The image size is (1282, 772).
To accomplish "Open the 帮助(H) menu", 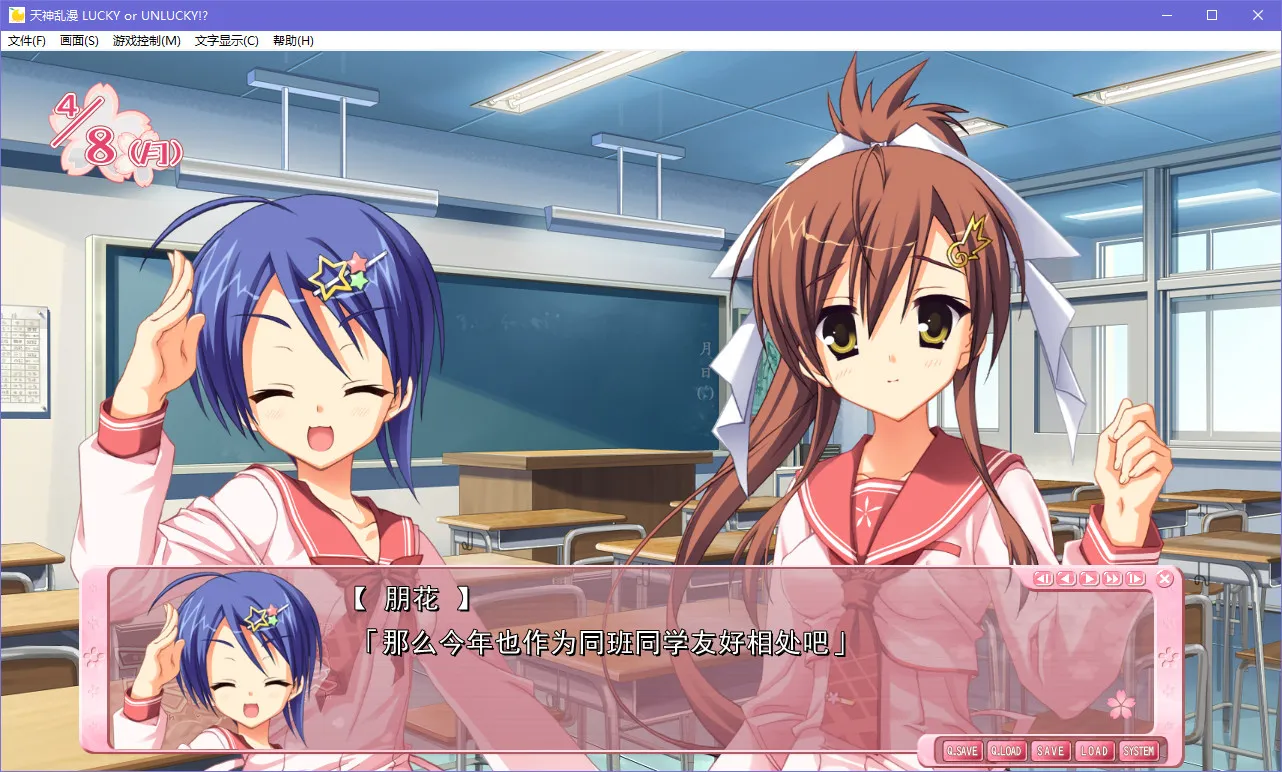I will point(293,41).
